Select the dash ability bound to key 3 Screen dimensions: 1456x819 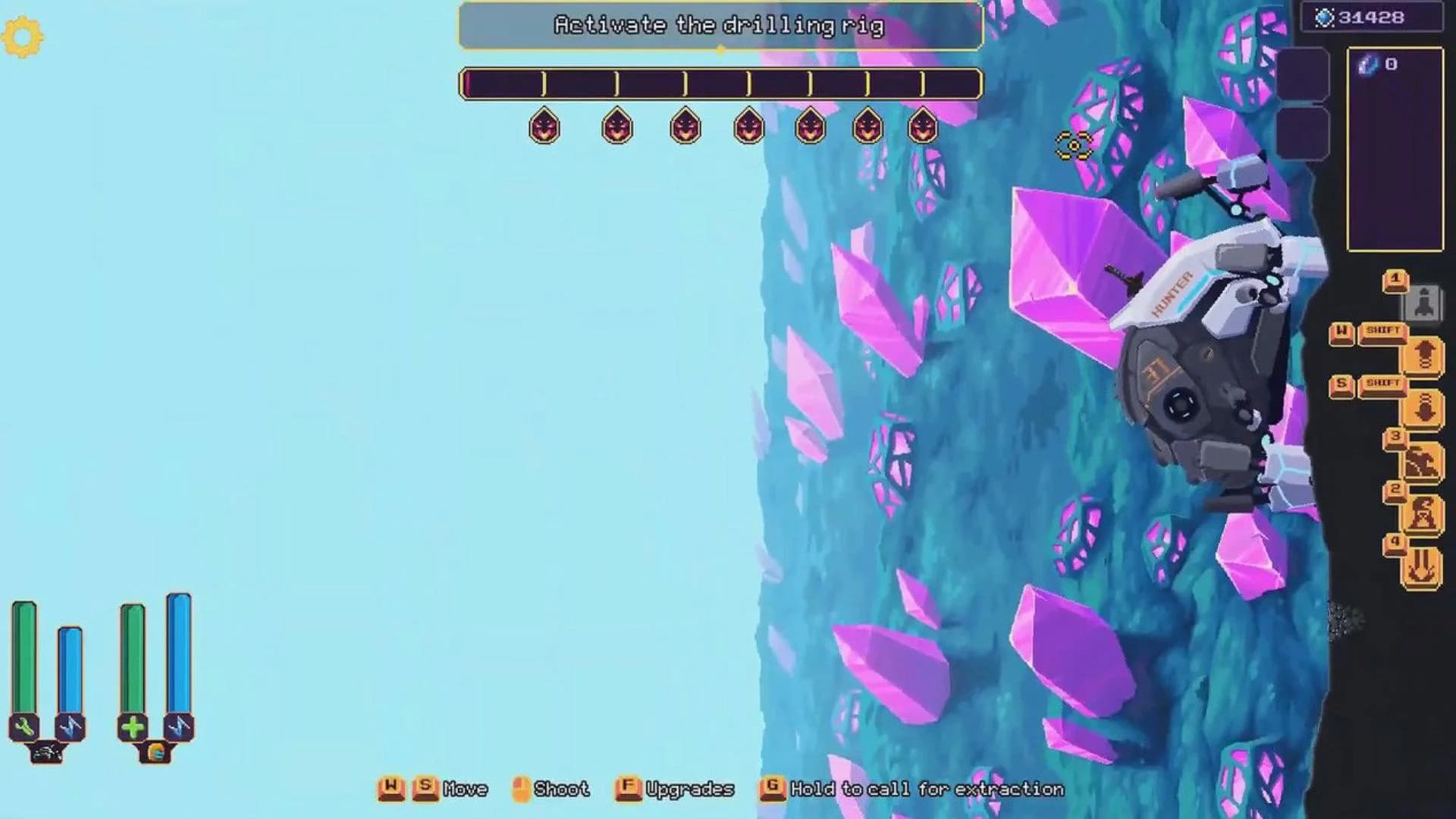point(1425,460)
